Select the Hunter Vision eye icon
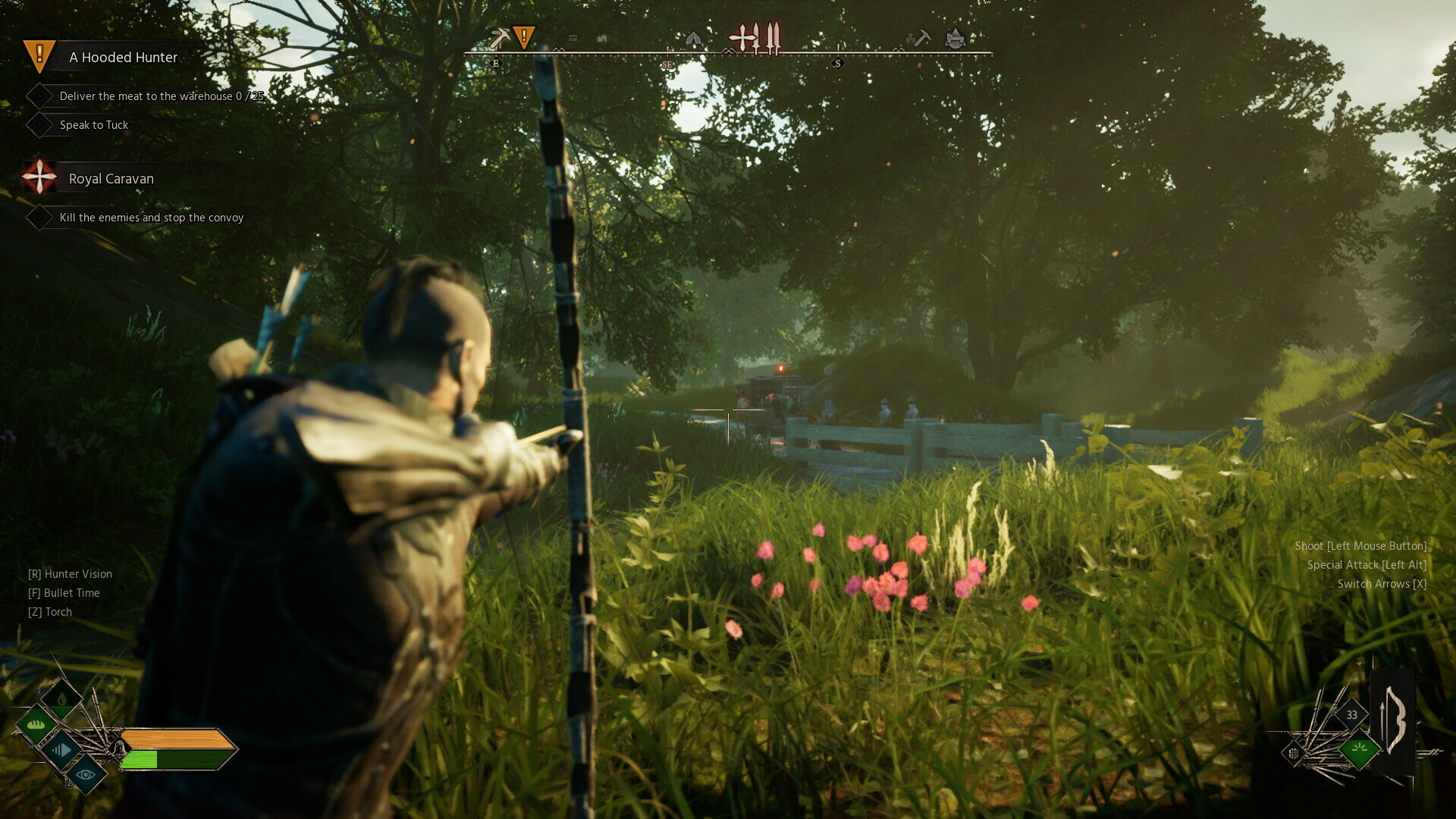1456x819 pixels. (x=85, y=775)
